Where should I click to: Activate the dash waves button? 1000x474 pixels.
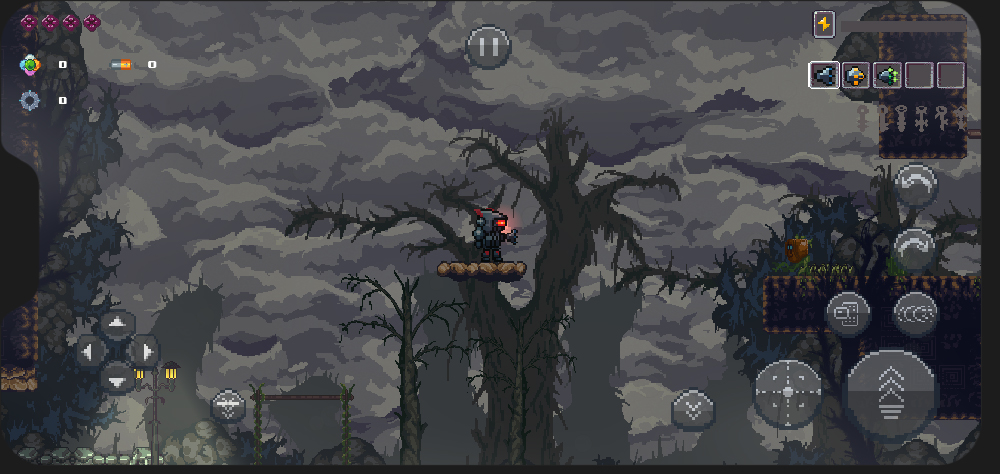[915, 314]
